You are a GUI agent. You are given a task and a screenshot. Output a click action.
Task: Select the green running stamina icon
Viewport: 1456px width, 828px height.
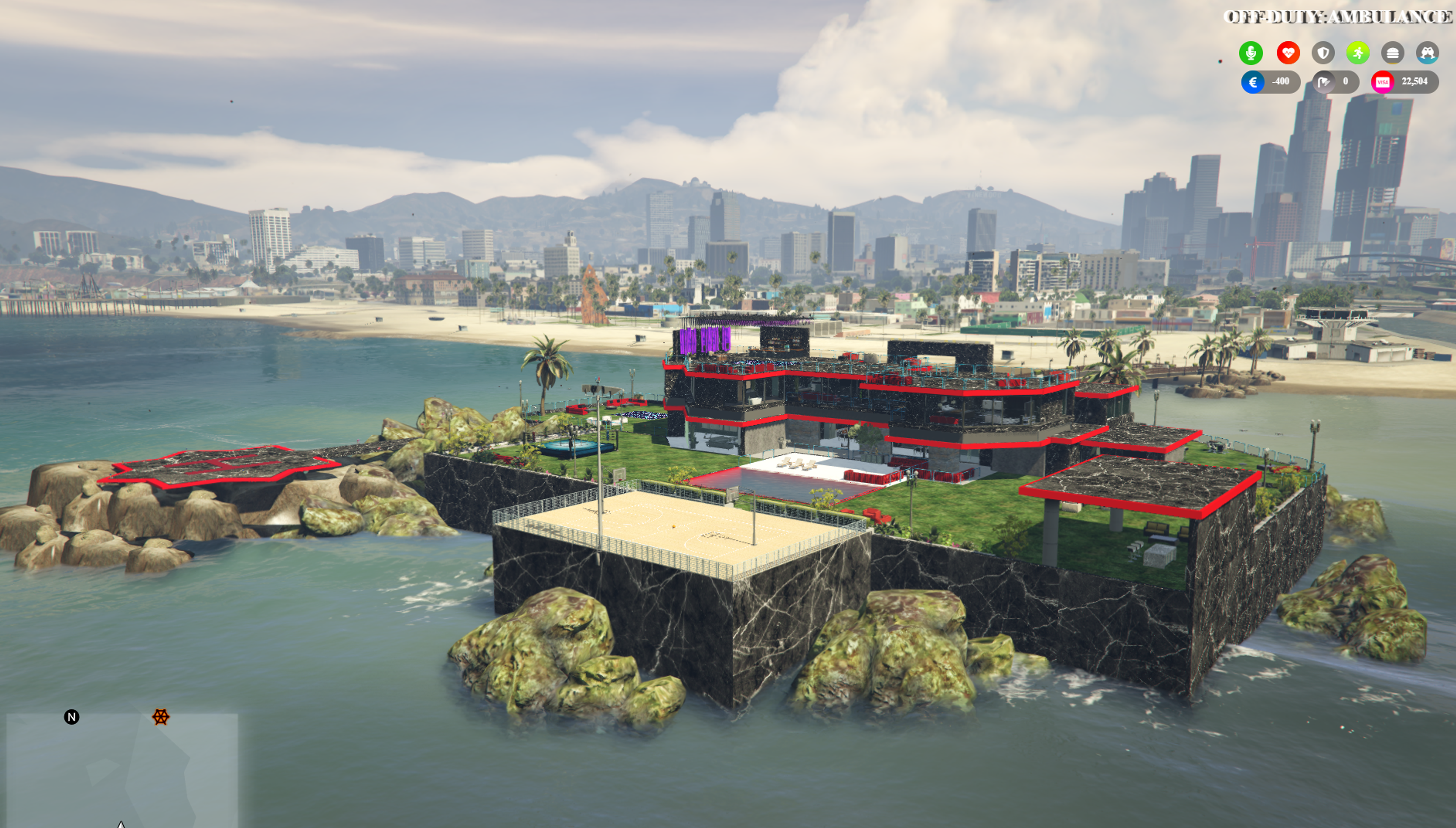(x=1357, y=53)
